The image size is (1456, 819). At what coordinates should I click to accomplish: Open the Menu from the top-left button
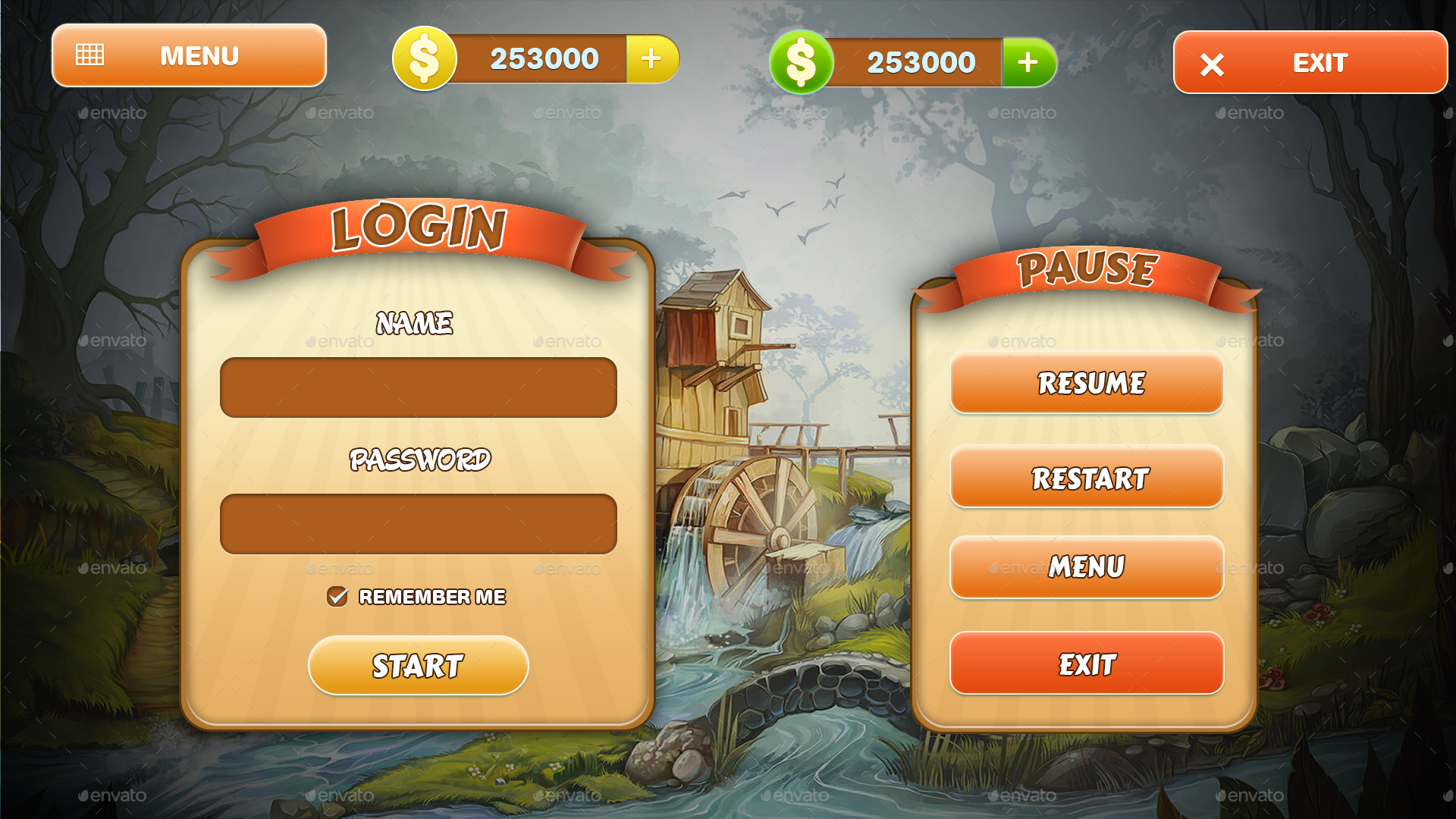[x=188, y=55]
